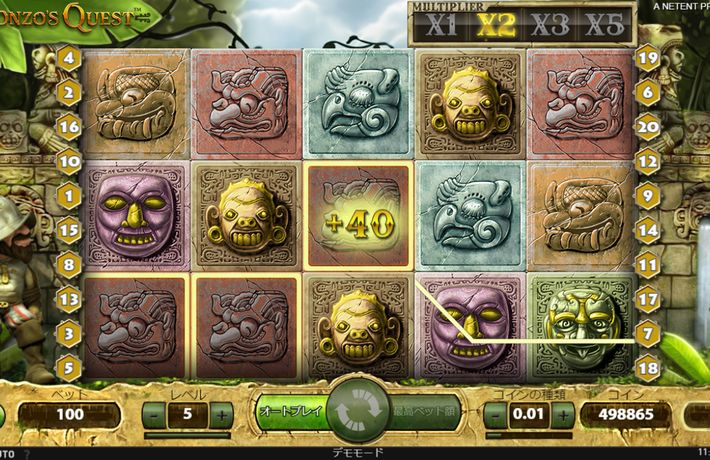
Task: Select payline number 18 marker
Action: 647,368
